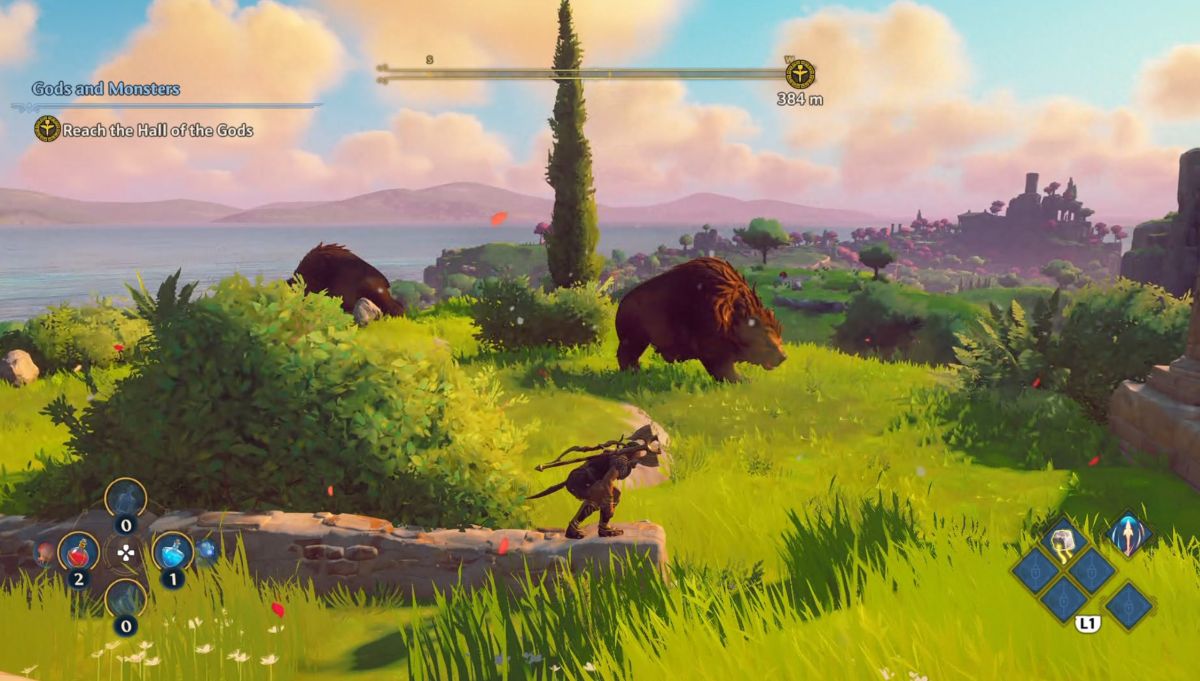Select the blue stamina potion slot
1200x681 pixels.
click(x=172, y=551)
